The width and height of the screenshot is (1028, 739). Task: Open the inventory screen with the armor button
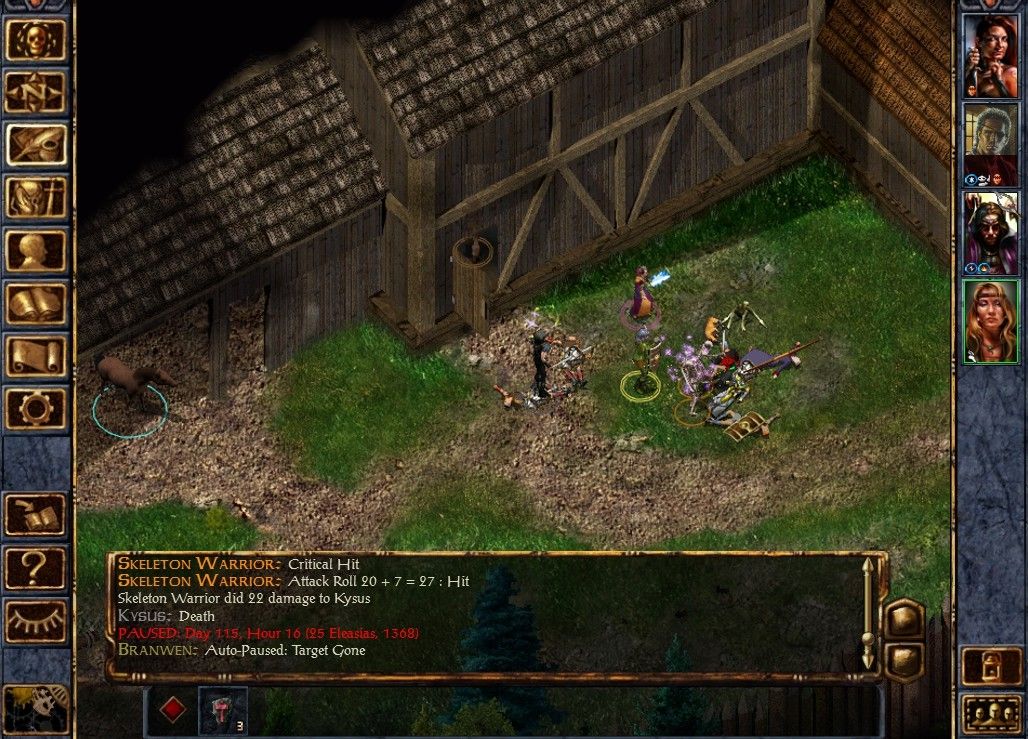pyautogui.click(x=36, y=197)
